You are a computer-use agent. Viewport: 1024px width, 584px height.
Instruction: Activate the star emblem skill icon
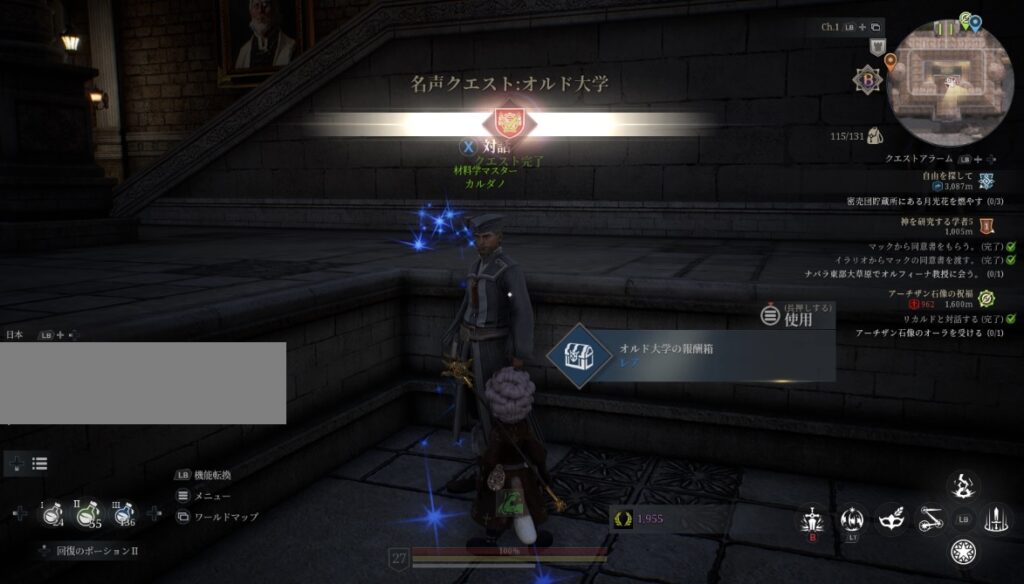(964, 551)
